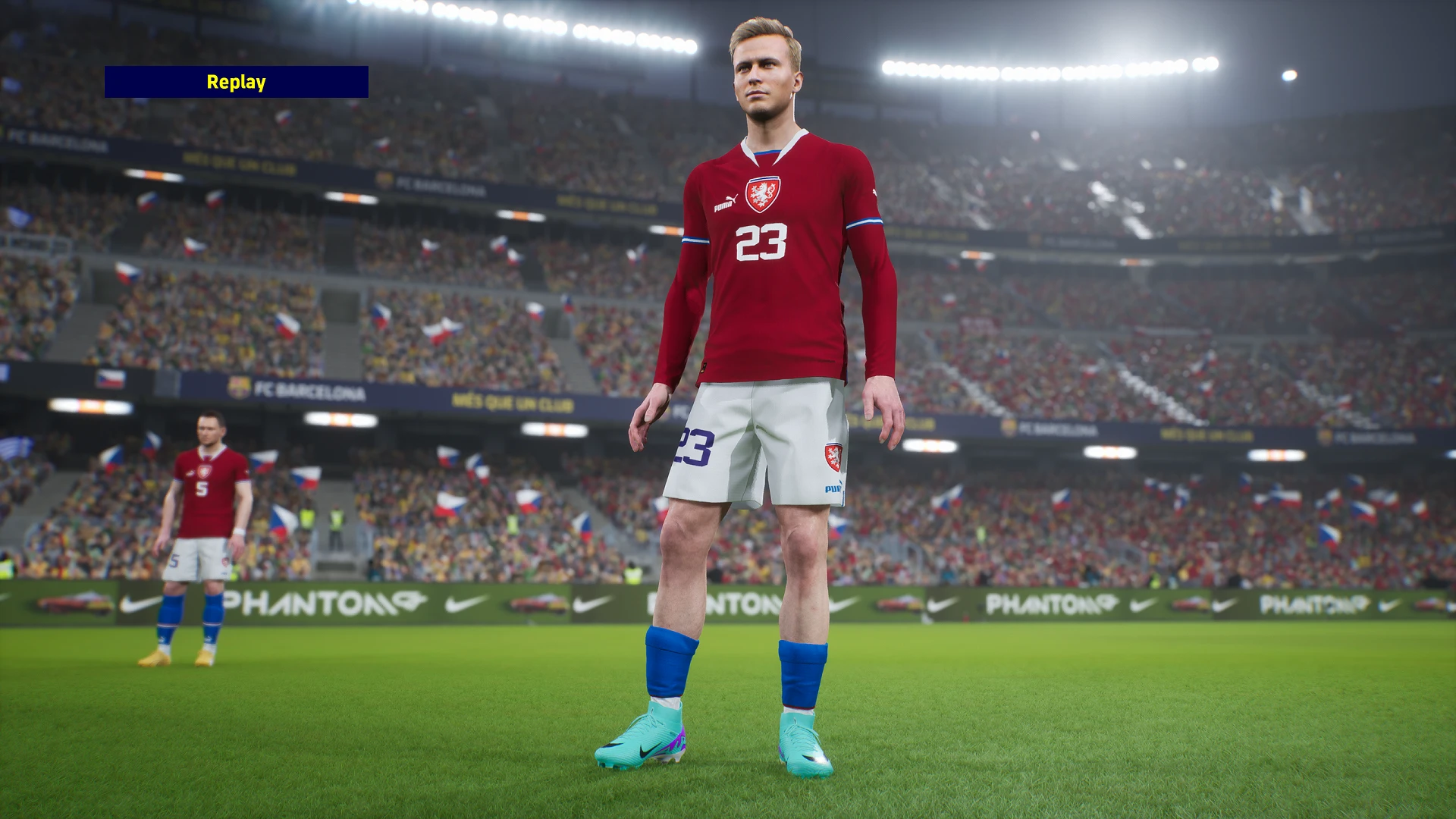Image resolution: width=1456 pixels, height=819 pixels.
Task: Click the Replay banner label
Action: tap(237, 83)
